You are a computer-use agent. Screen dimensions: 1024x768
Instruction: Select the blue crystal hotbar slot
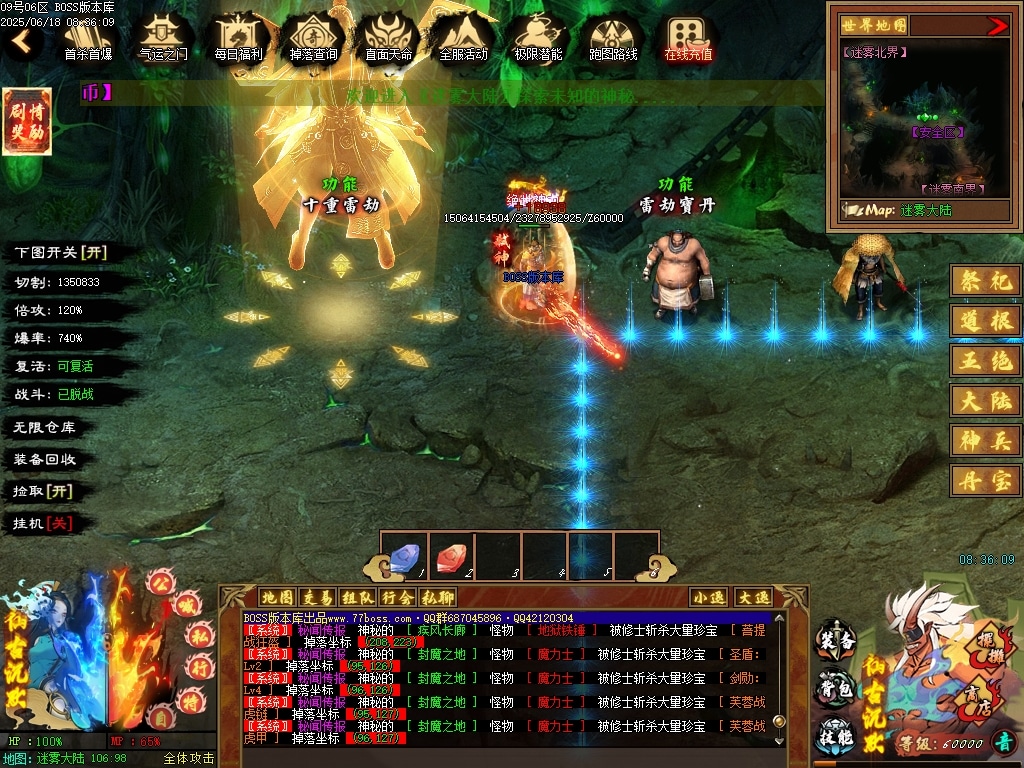[x=403, y=556]
